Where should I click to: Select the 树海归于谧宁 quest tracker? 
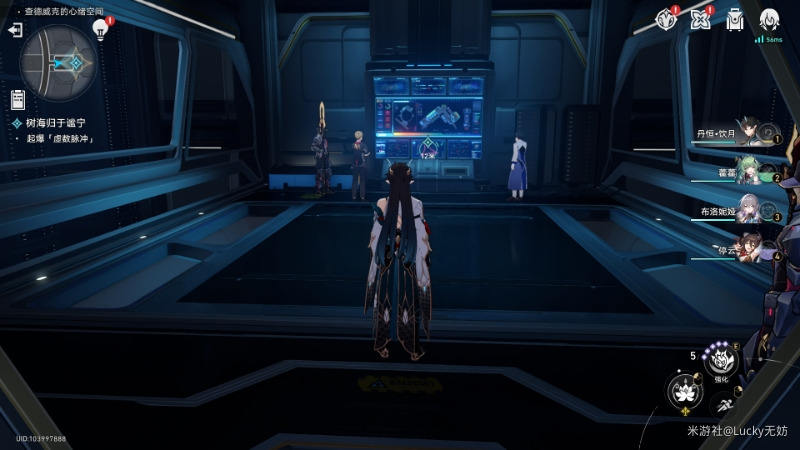(56, 122)
